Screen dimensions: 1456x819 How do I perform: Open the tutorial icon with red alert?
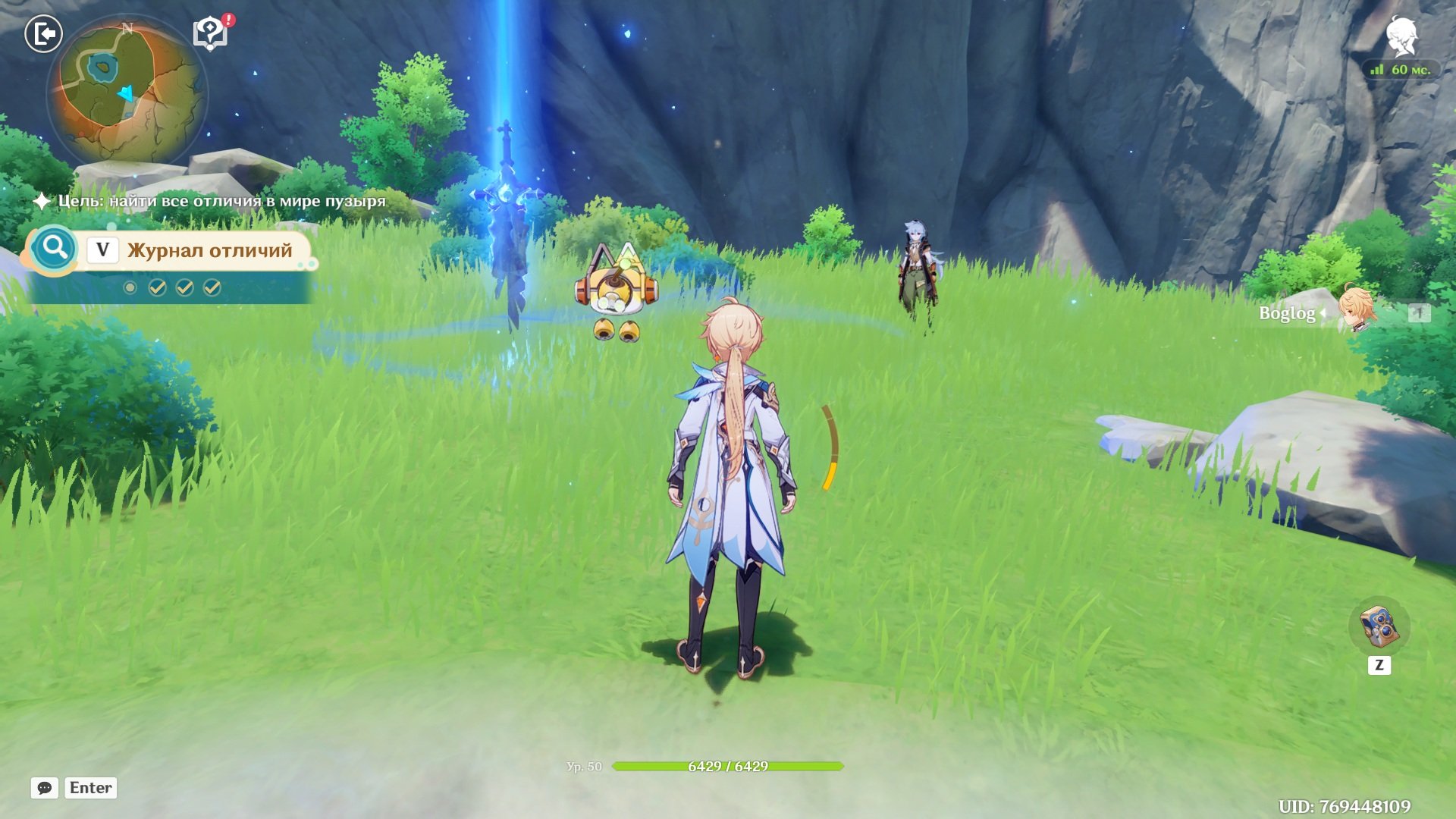tap(211, 33)
